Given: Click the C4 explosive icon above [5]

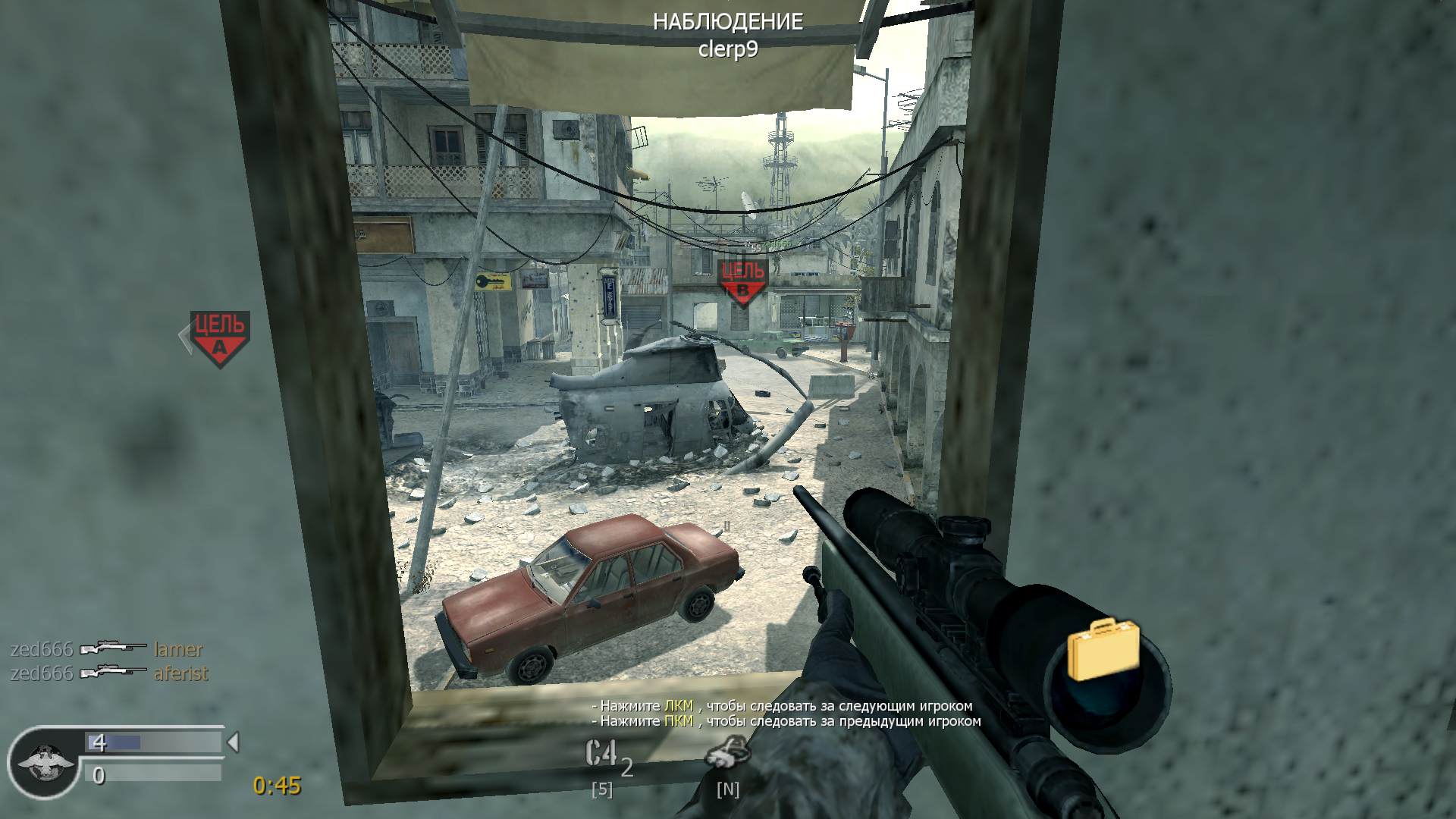Looking at the screenshot, I should [x=600, y=751].
